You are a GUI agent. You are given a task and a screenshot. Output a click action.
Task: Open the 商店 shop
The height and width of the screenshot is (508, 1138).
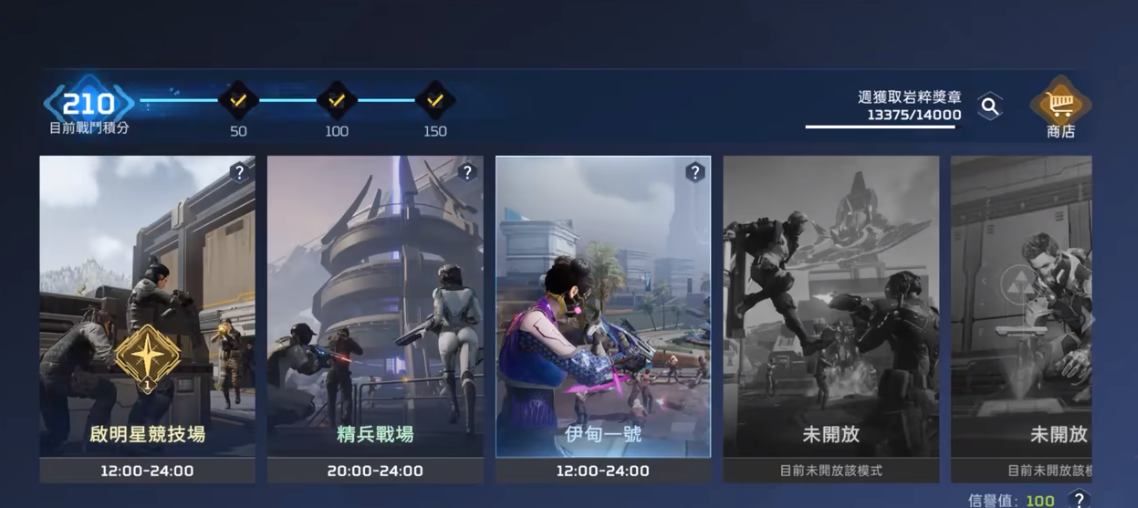(1060, 107)
